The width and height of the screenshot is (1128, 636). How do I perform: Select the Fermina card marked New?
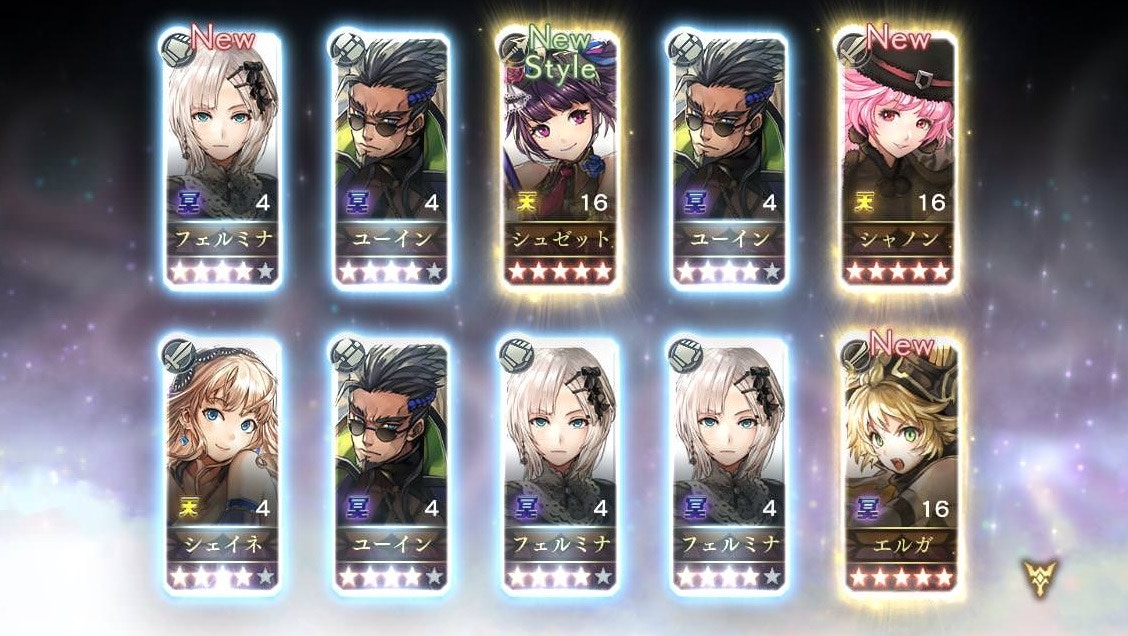220,160
